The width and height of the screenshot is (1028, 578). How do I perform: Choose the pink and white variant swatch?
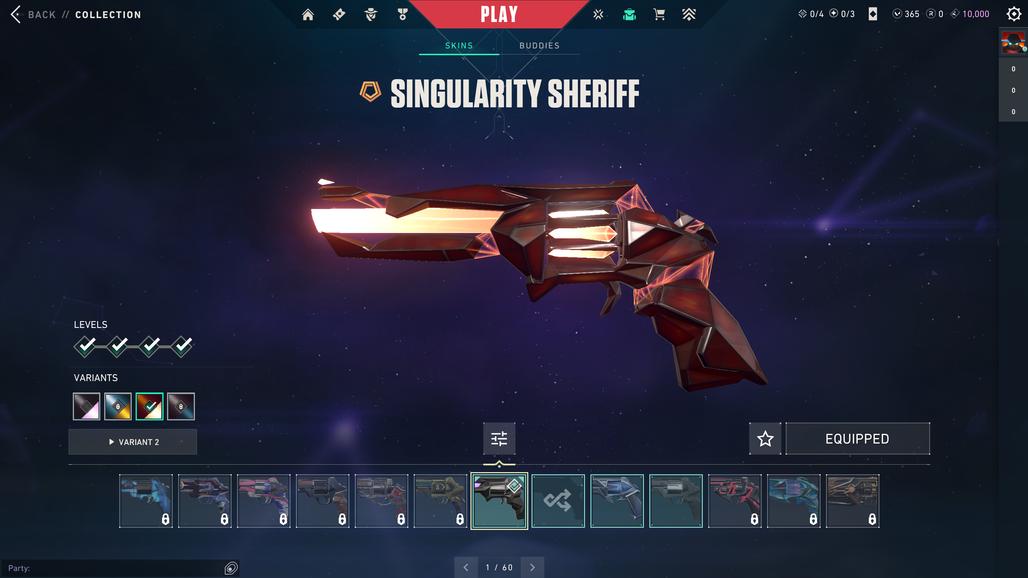pyautogui.click(x=87, y=407)
